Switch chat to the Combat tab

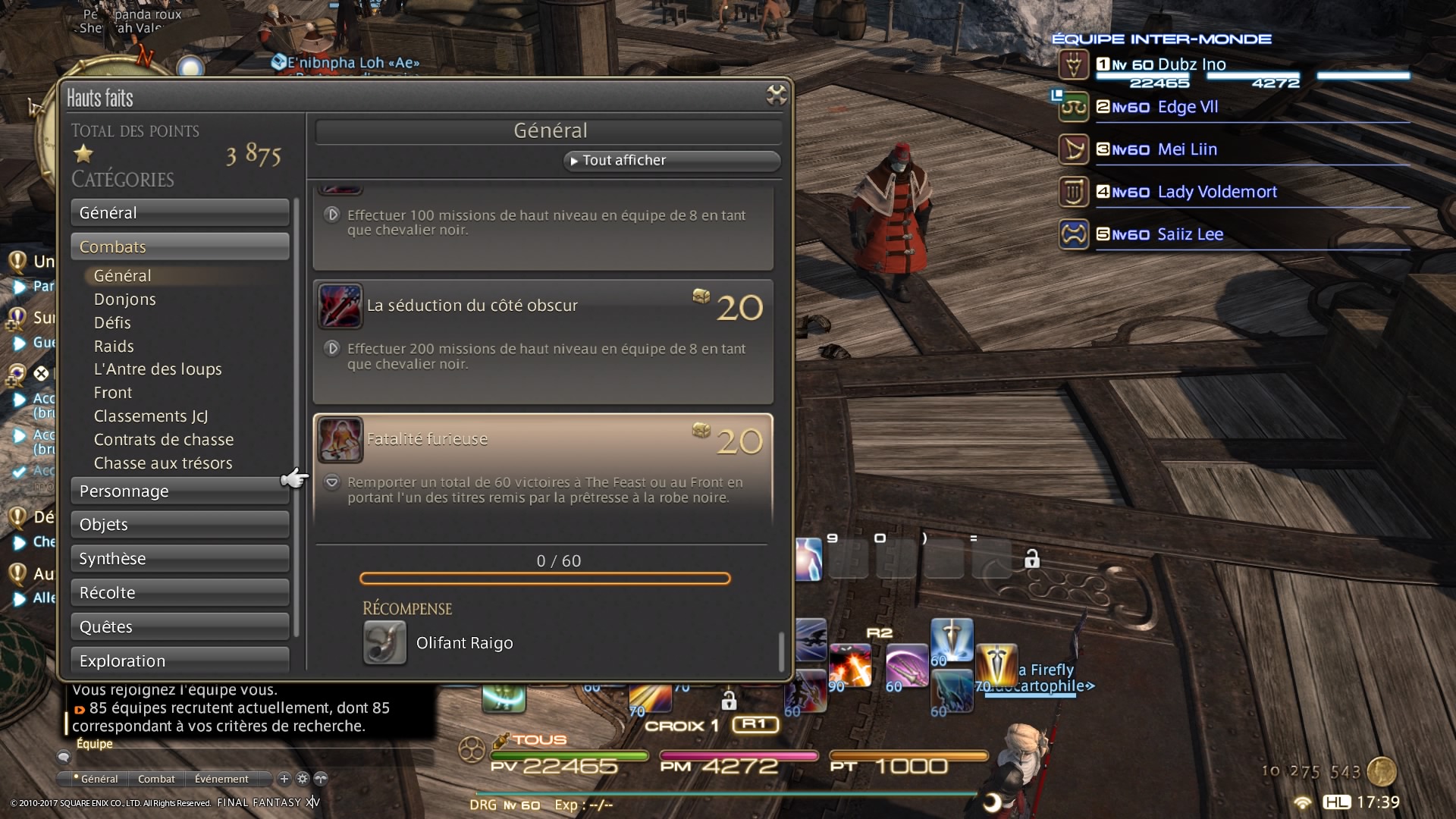tap(156, 779)
